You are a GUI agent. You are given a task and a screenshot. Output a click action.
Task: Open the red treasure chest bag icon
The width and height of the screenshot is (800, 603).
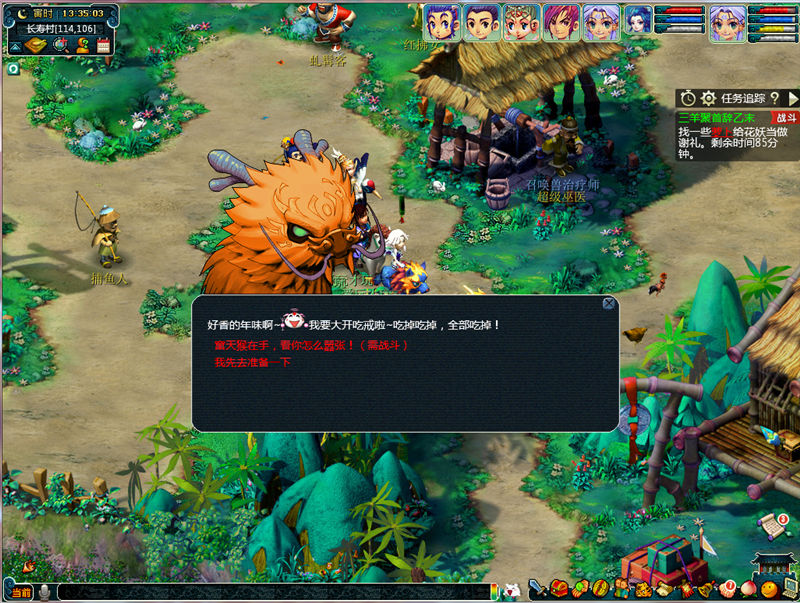tap(558, 589)
